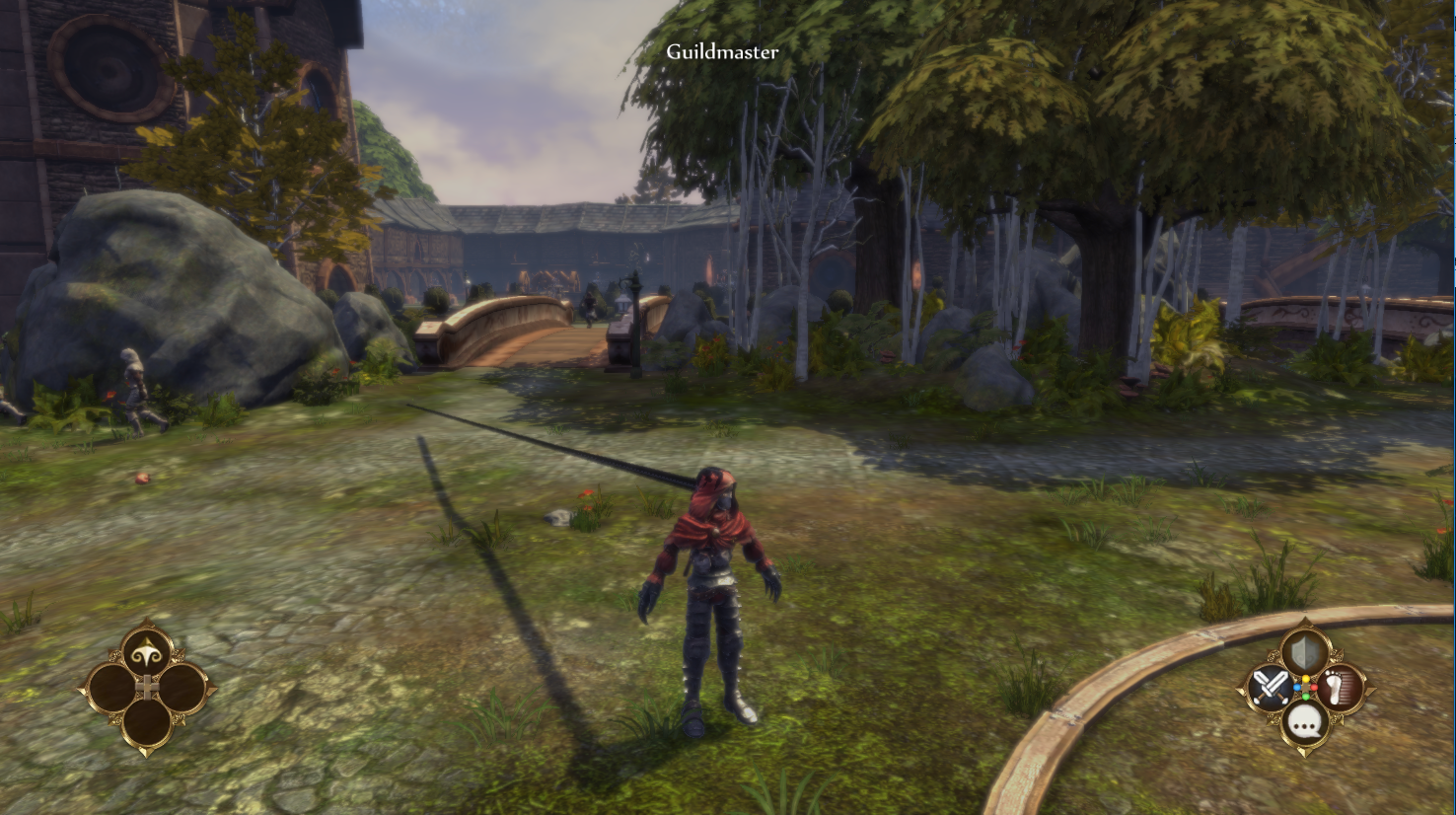
Task: Select the crossed swords attack icon
Action: (1270, 688)
